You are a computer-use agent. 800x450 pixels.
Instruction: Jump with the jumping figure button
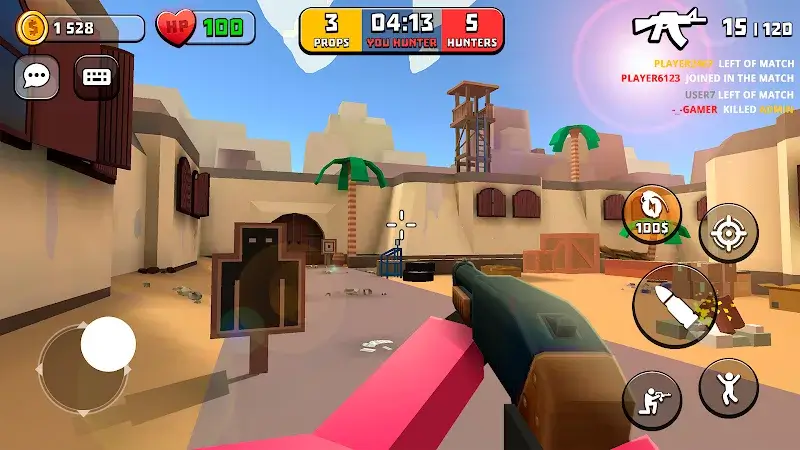[x=728, y=387]
